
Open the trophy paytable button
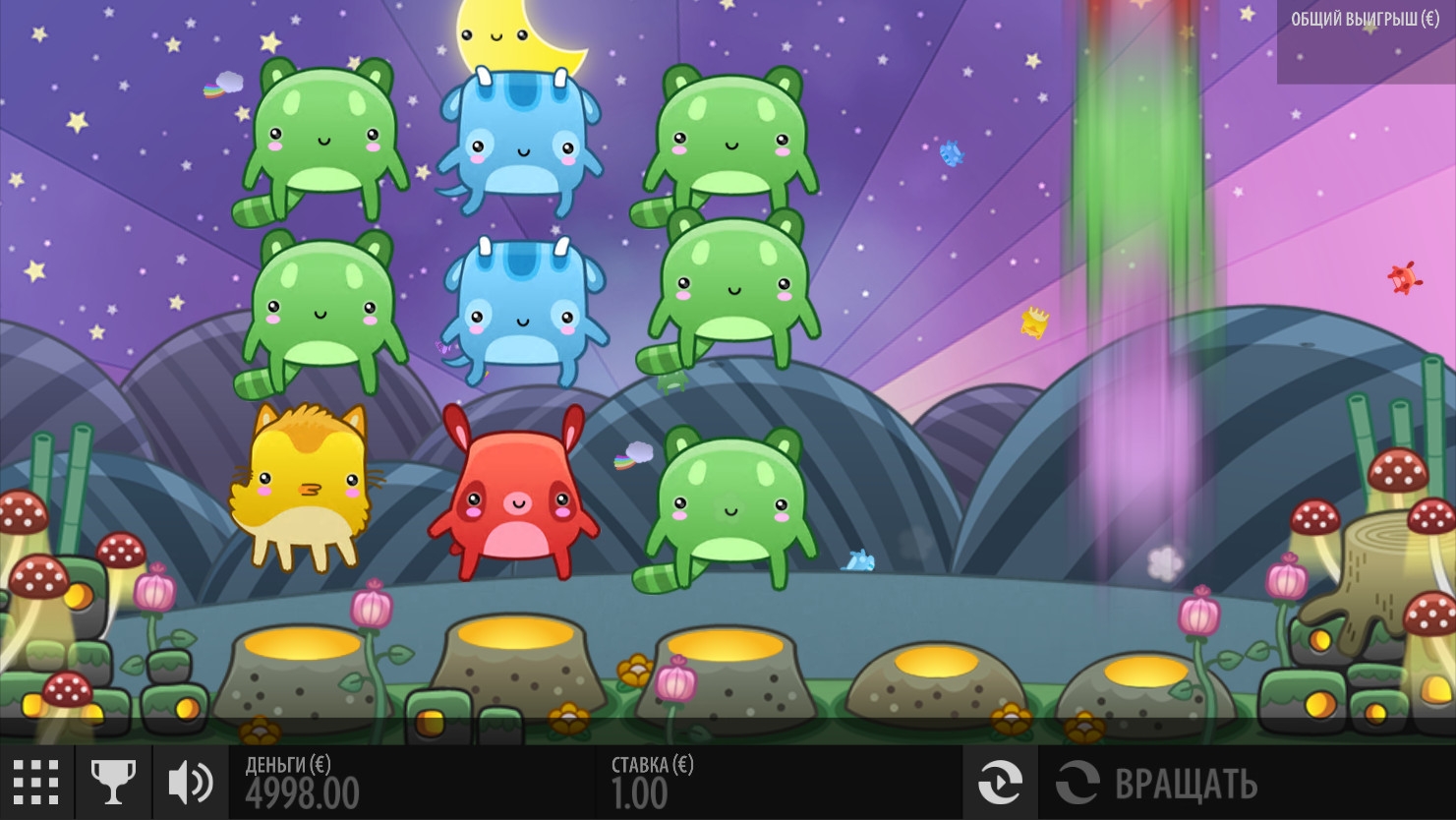[x=113, y=783]
